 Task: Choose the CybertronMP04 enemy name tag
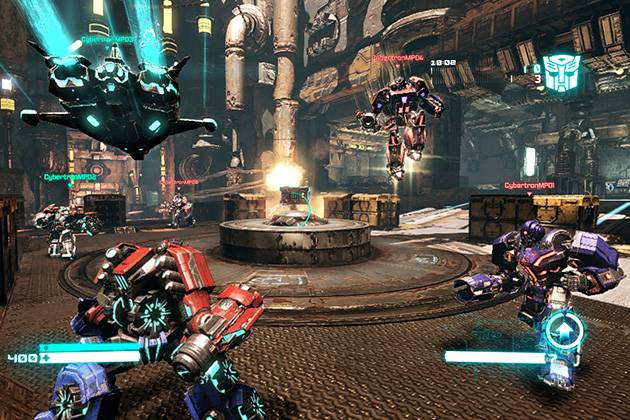(397, 58)
